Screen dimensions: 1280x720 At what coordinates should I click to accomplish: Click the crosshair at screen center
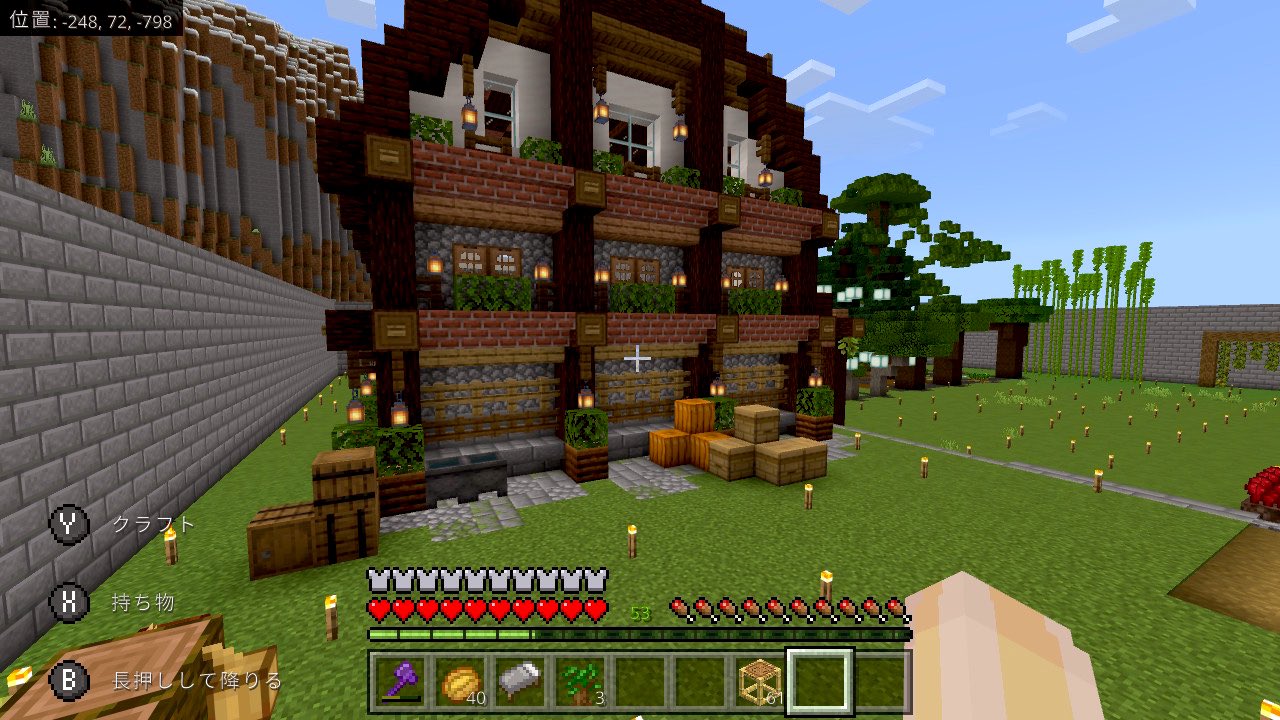(637, 357)
